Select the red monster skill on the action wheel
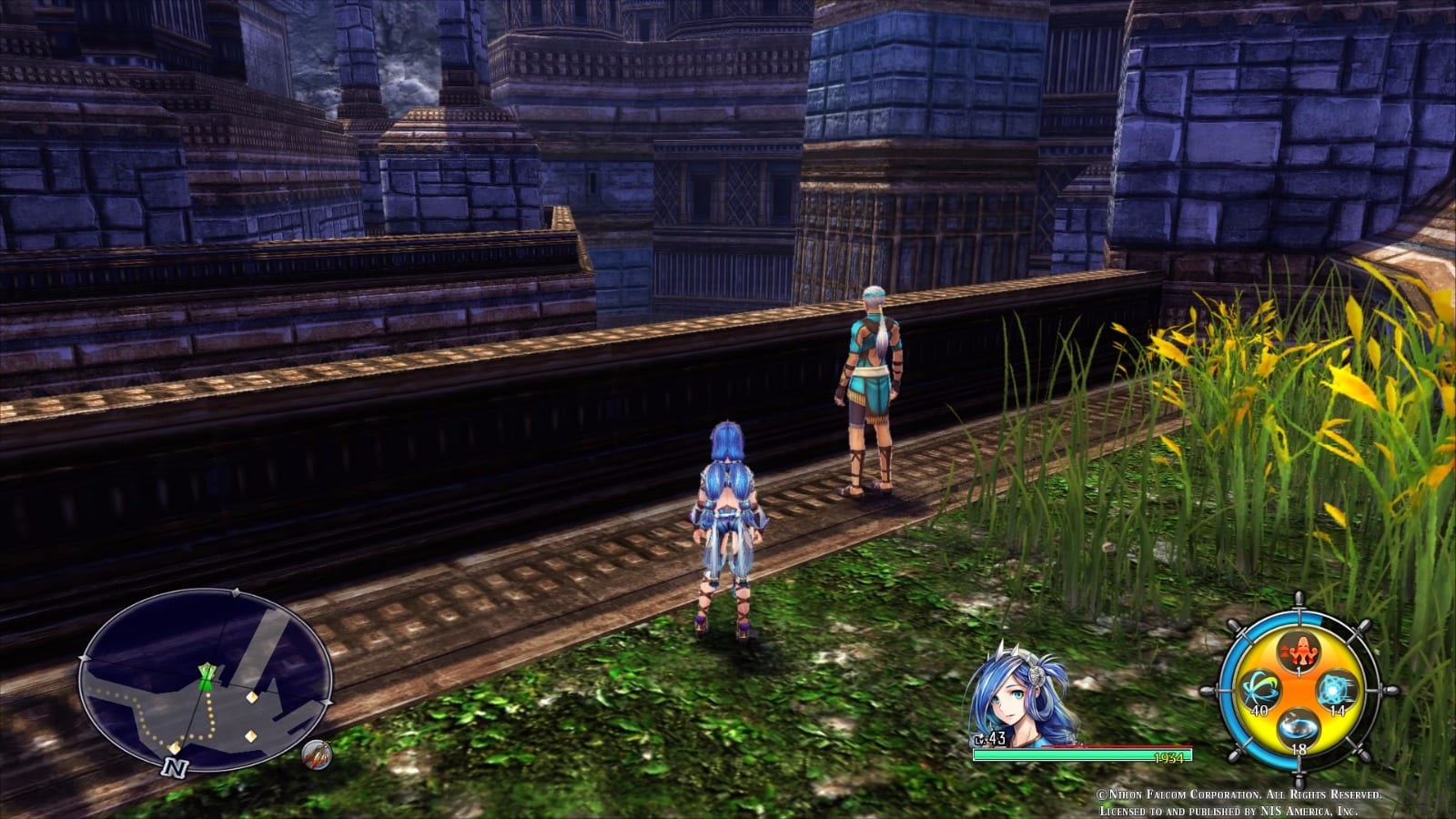The width and height of the screenshot is (1456, 819). [x=1299, y=650]
